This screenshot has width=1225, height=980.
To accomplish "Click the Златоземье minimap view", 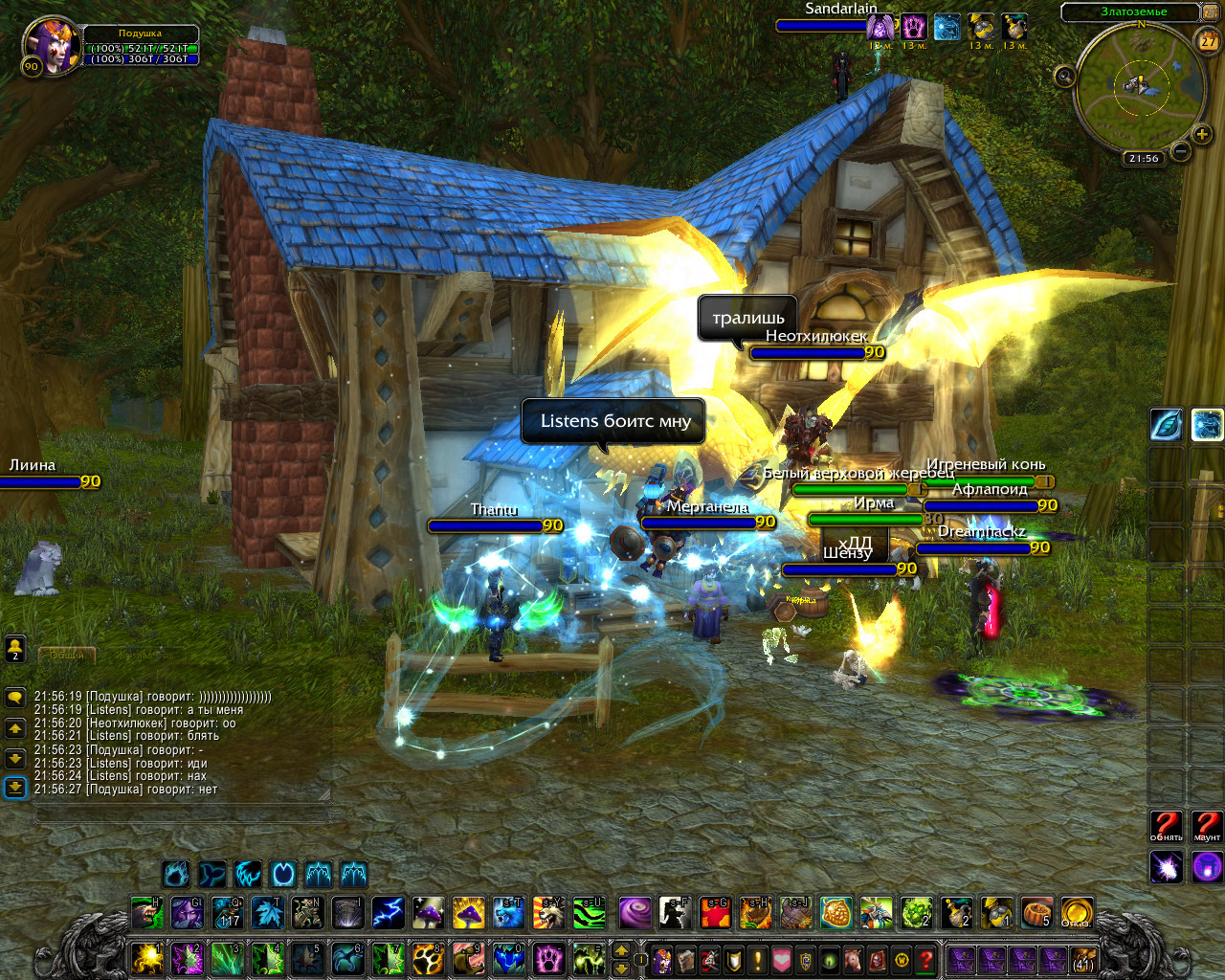I will tap(1135, 88).
